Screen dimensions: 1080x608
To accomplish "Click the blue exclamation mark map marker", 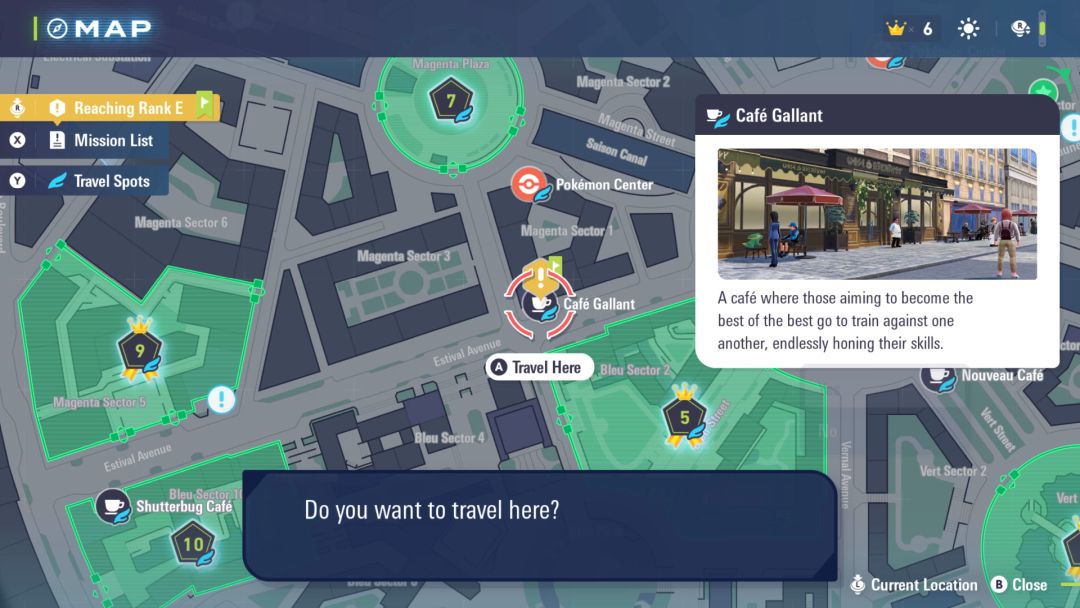I will click(x=222, y=401).
